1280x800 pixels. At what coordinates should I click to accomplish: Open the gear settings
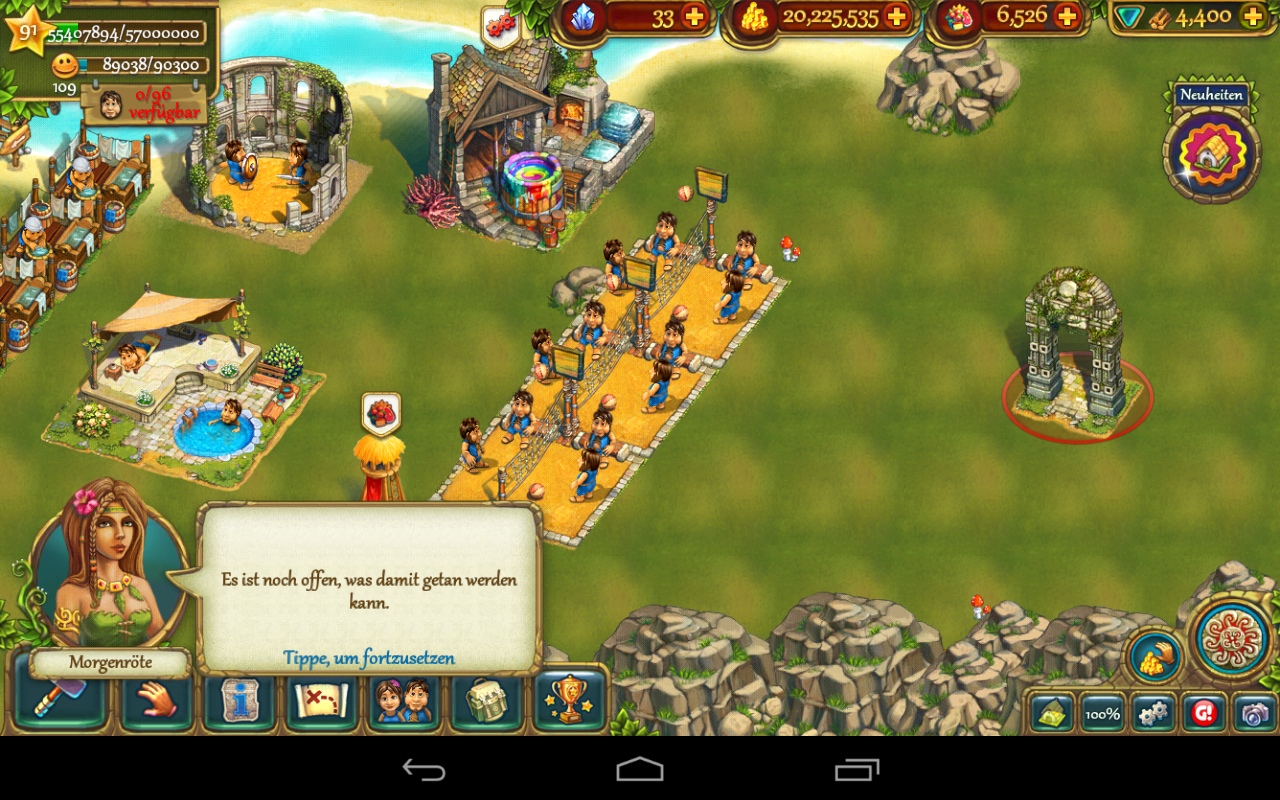coord(1153,713)
